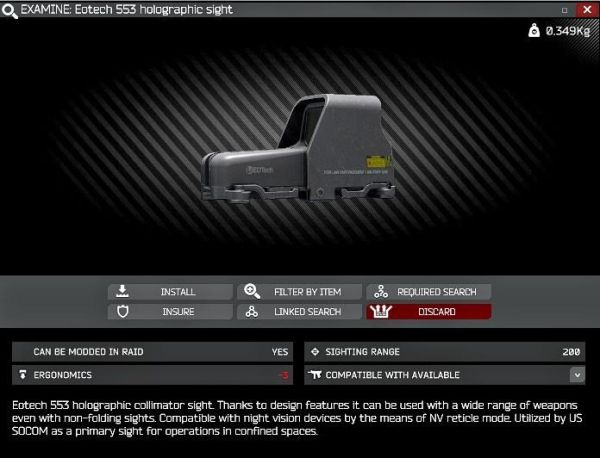Discard the Eotech 553 sight
The height and width of the screenshot is (458, 600).
(428, 312)
